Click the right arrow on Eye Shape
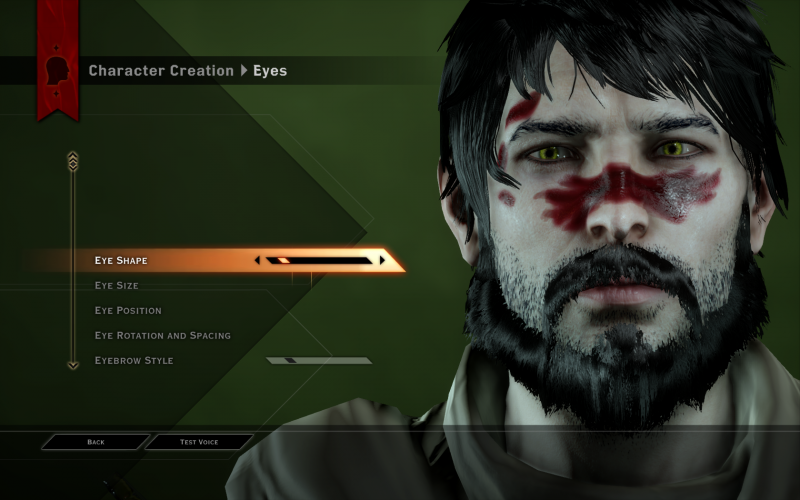This screenshot has height=500, width=800. pos(382,261)
